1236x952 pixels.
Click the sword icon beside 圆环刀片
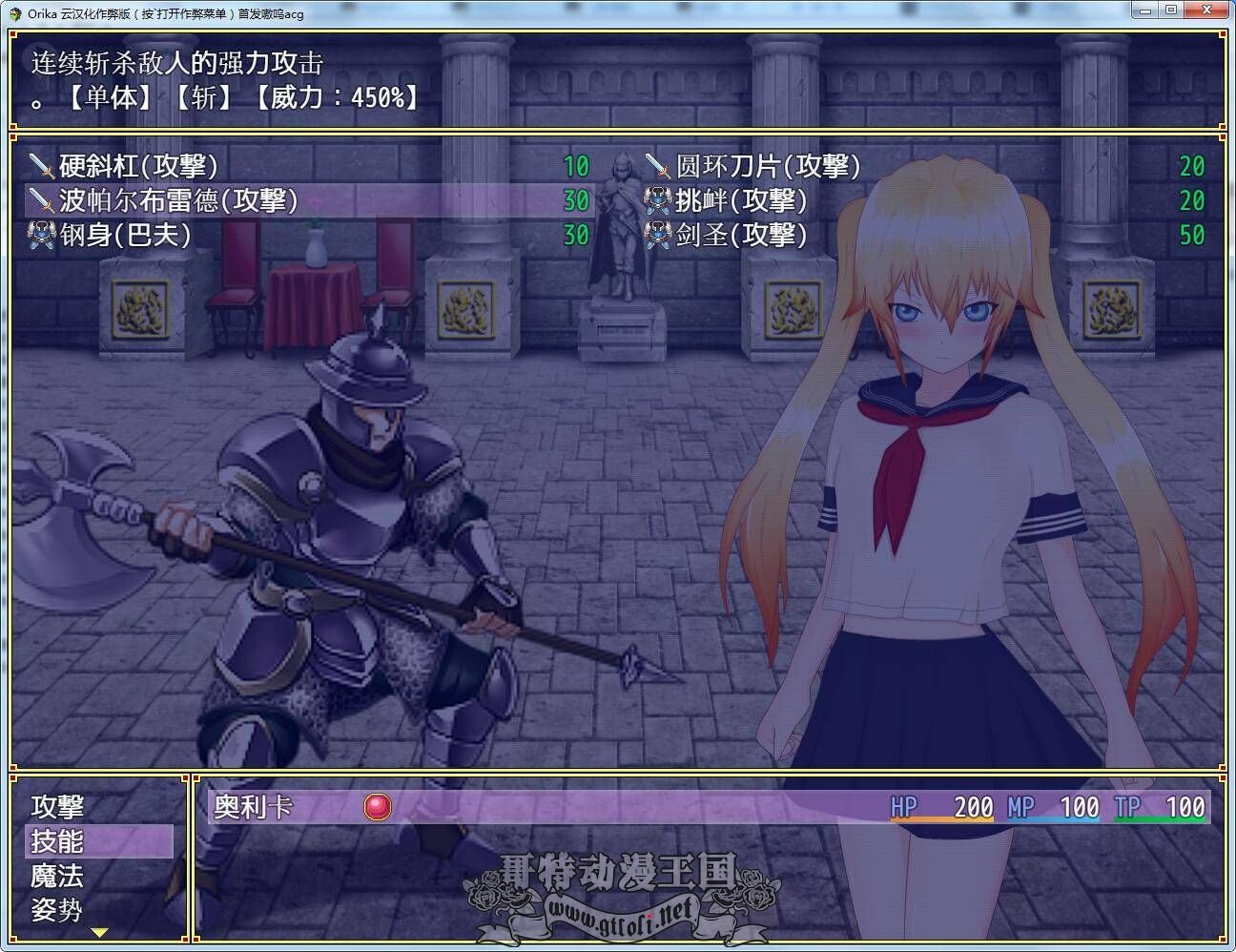coord(657,166)
